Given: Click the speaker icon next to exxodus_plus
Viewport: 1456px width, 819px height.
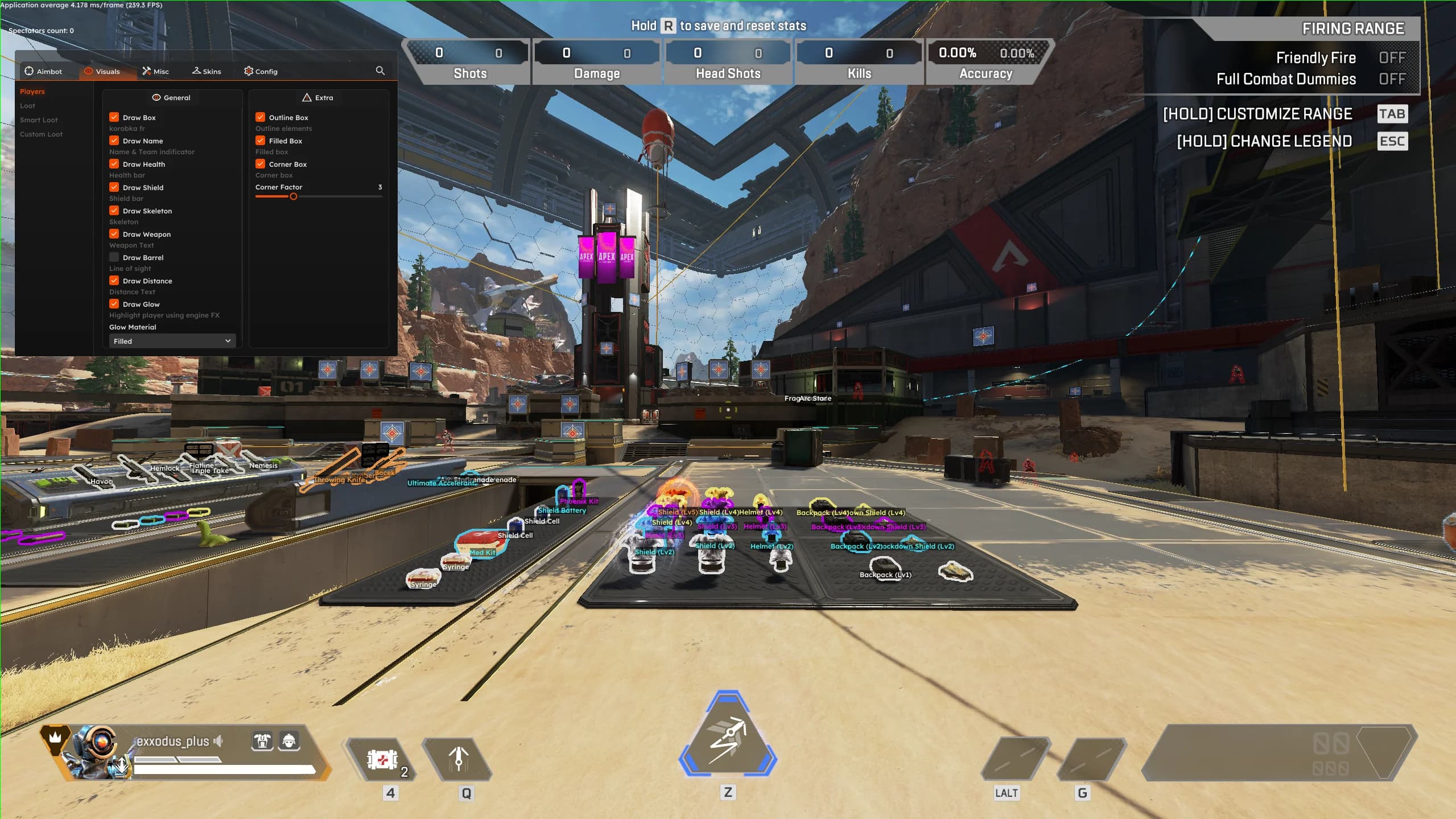Looking at the screenshot, I should (218, 741).
